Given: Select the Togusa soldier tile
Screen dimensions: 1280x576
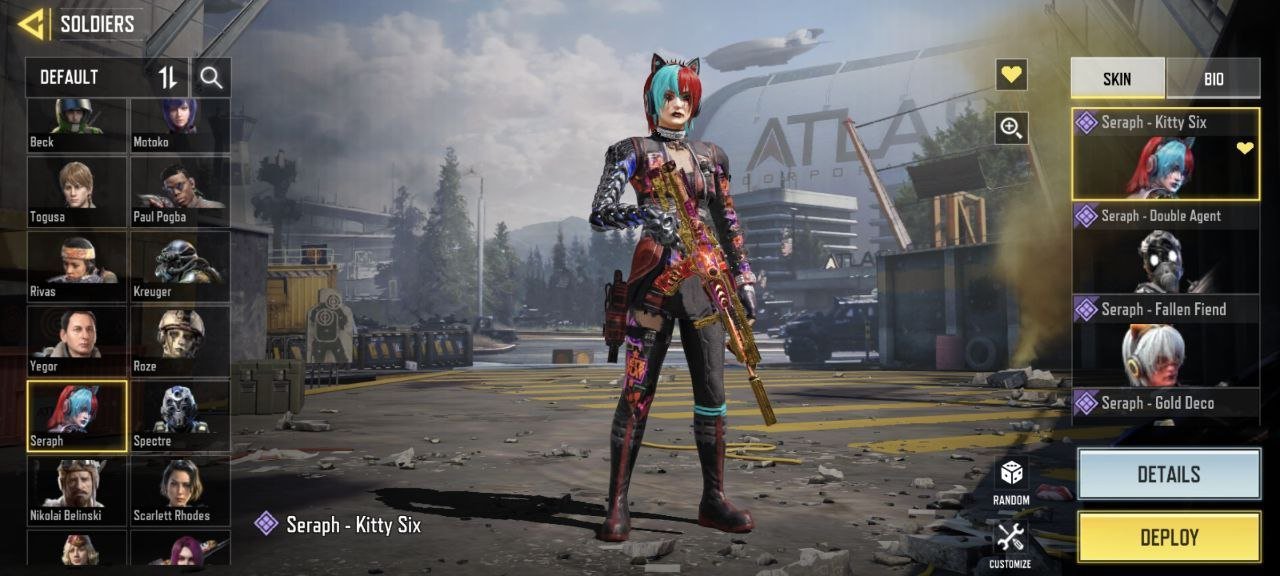Looking at the screenshot, I should 77,191.
